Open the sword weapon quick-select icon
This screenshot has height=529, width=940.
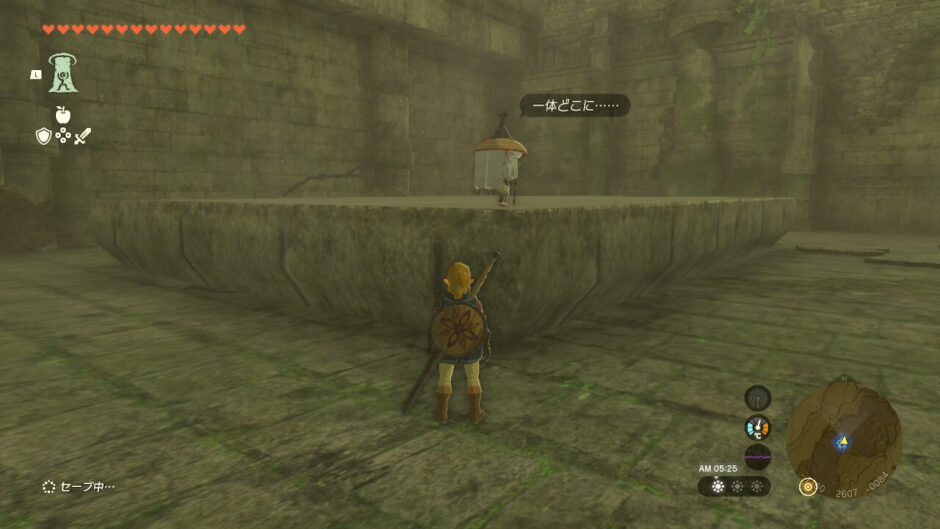pyautogui.click(x=82, y=136)
